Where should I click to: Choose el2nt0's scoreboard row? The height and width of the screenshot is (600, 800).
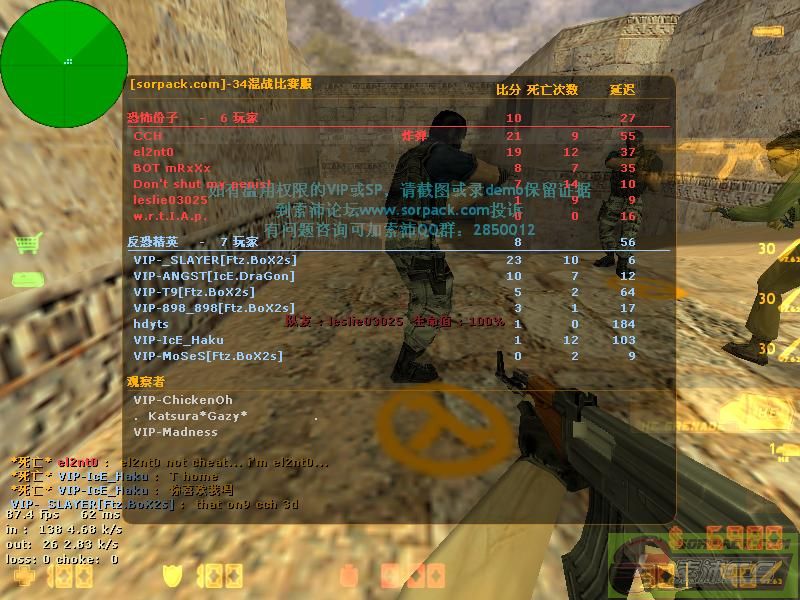153,152
